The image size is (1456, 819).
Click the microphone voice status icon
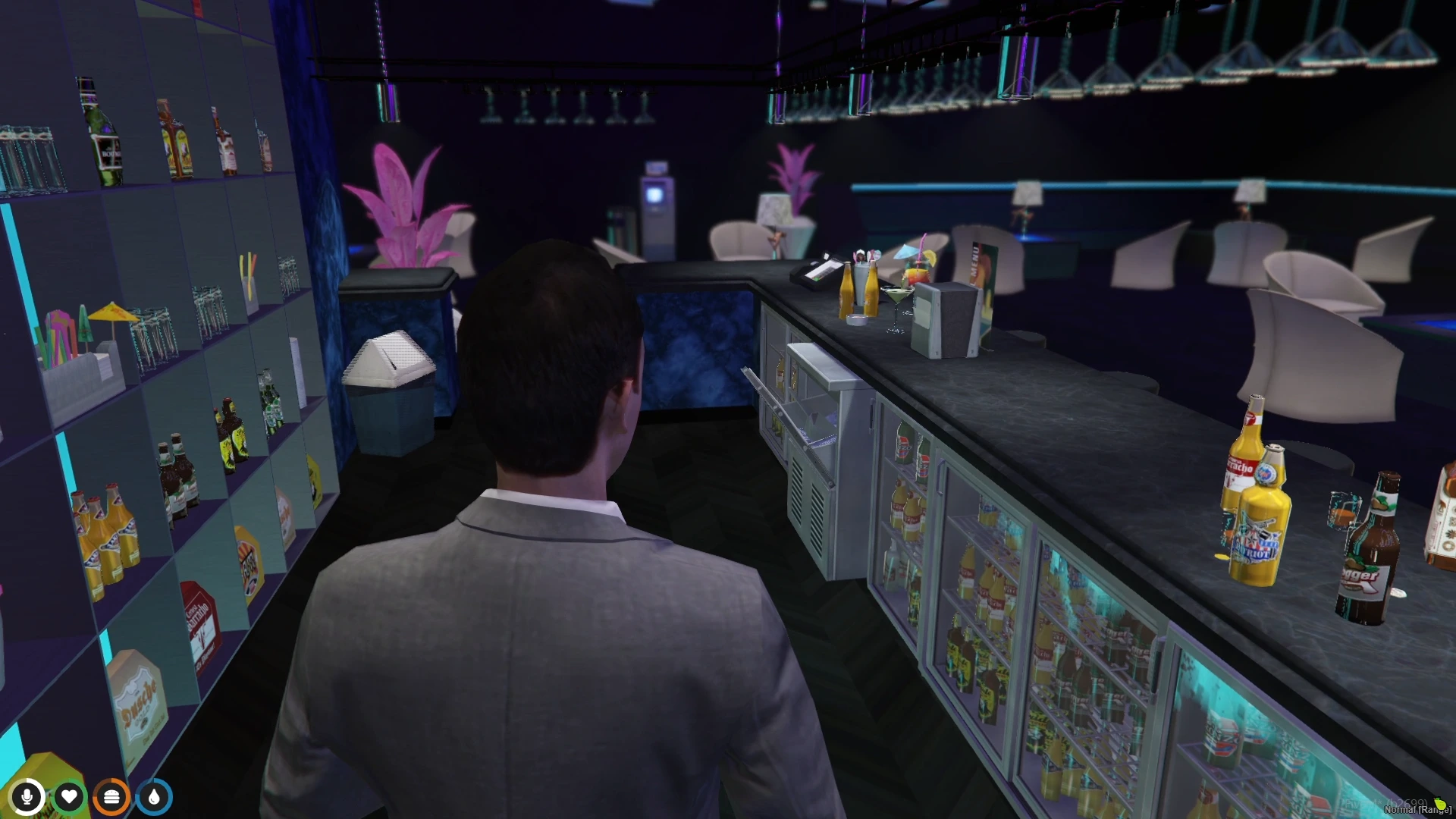[27, 797]
